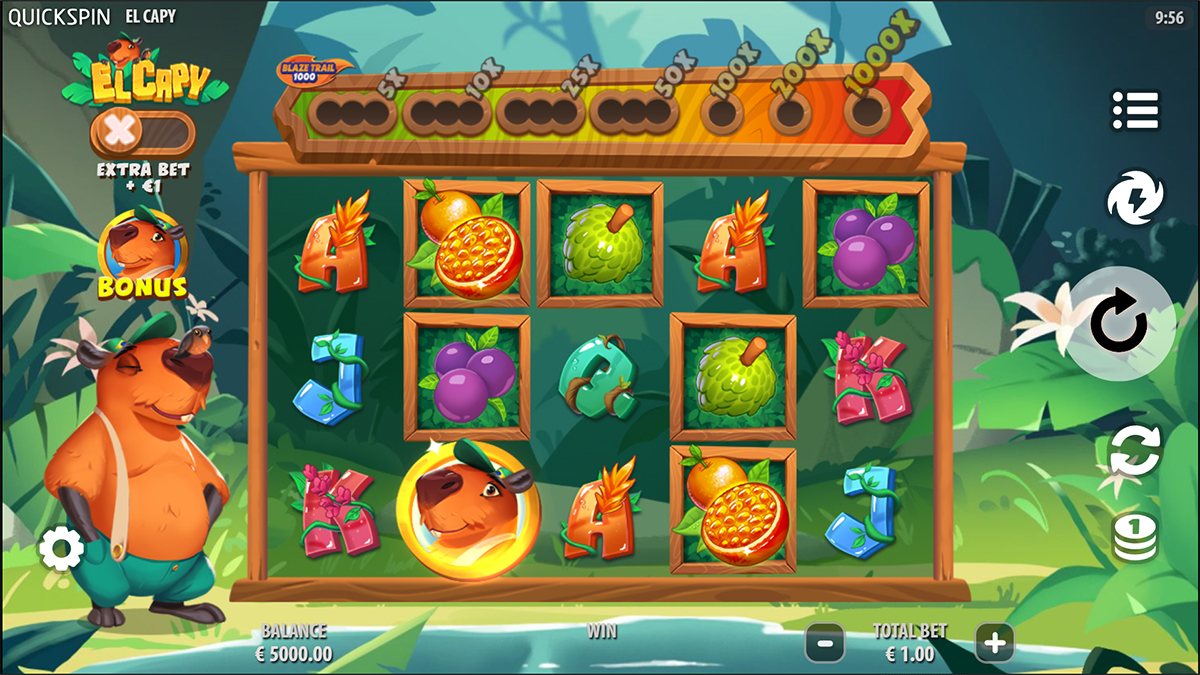Open the paytable menu list icon
Image resolution: width=1200 pixels, height=675 pixels.
(x=1135, y=110)
